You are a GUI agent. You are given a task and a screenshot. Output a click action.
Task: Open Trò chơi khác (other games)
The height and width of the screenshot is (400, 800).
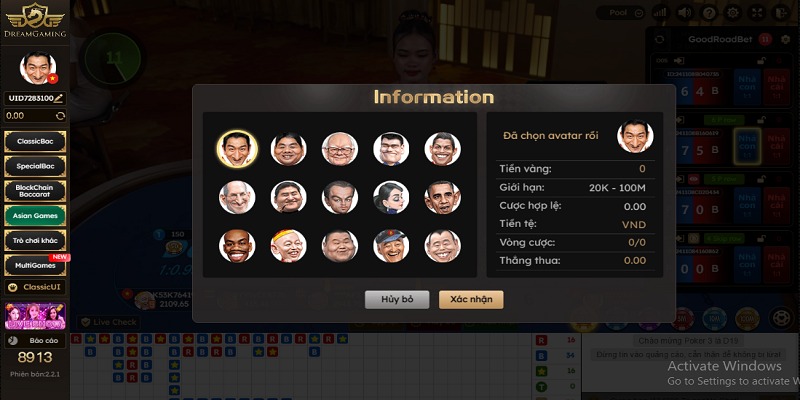(35, 240)
